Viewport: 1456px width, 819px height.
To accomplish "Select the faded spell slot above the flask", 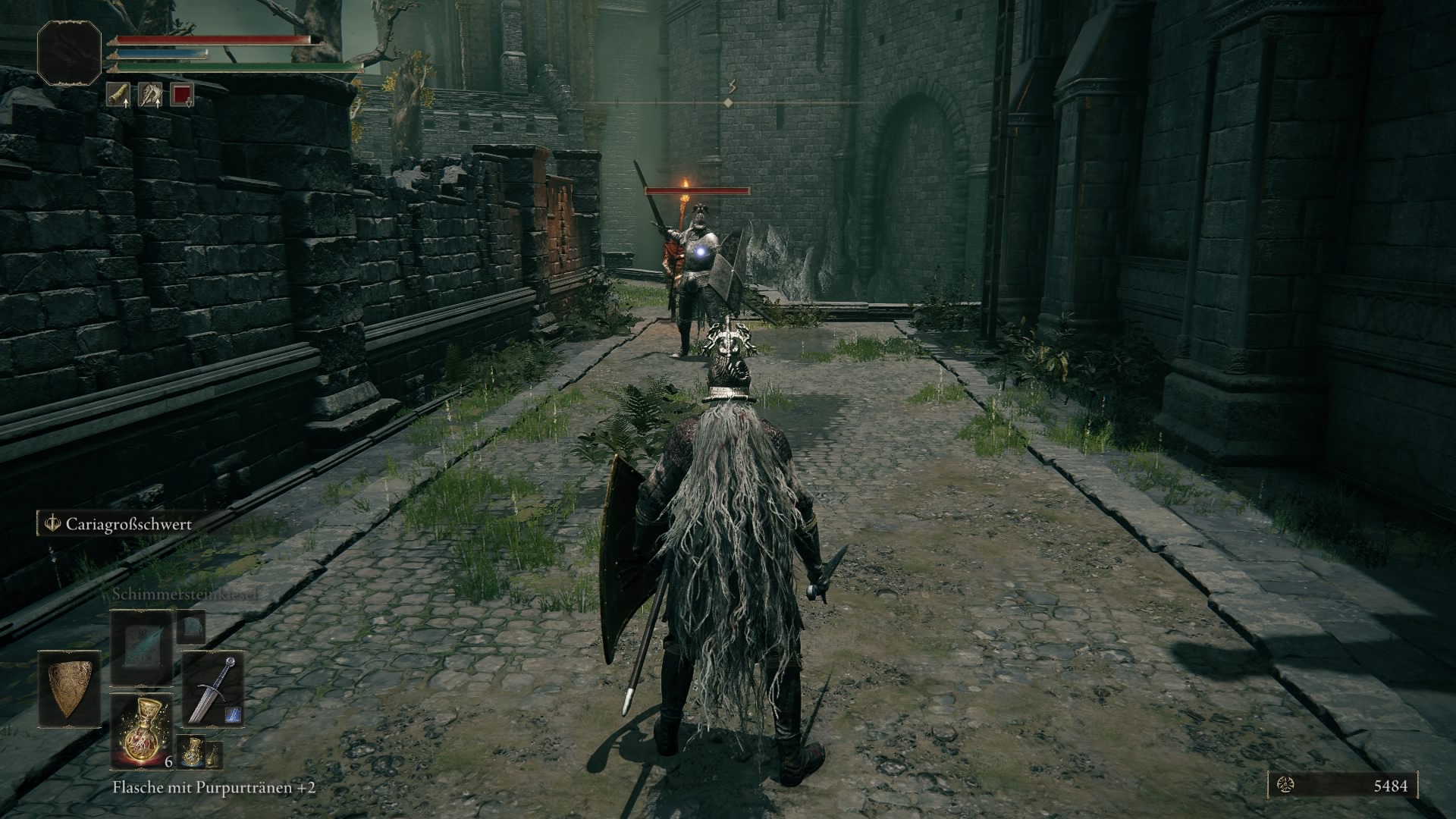I will (x=141, y=648).
